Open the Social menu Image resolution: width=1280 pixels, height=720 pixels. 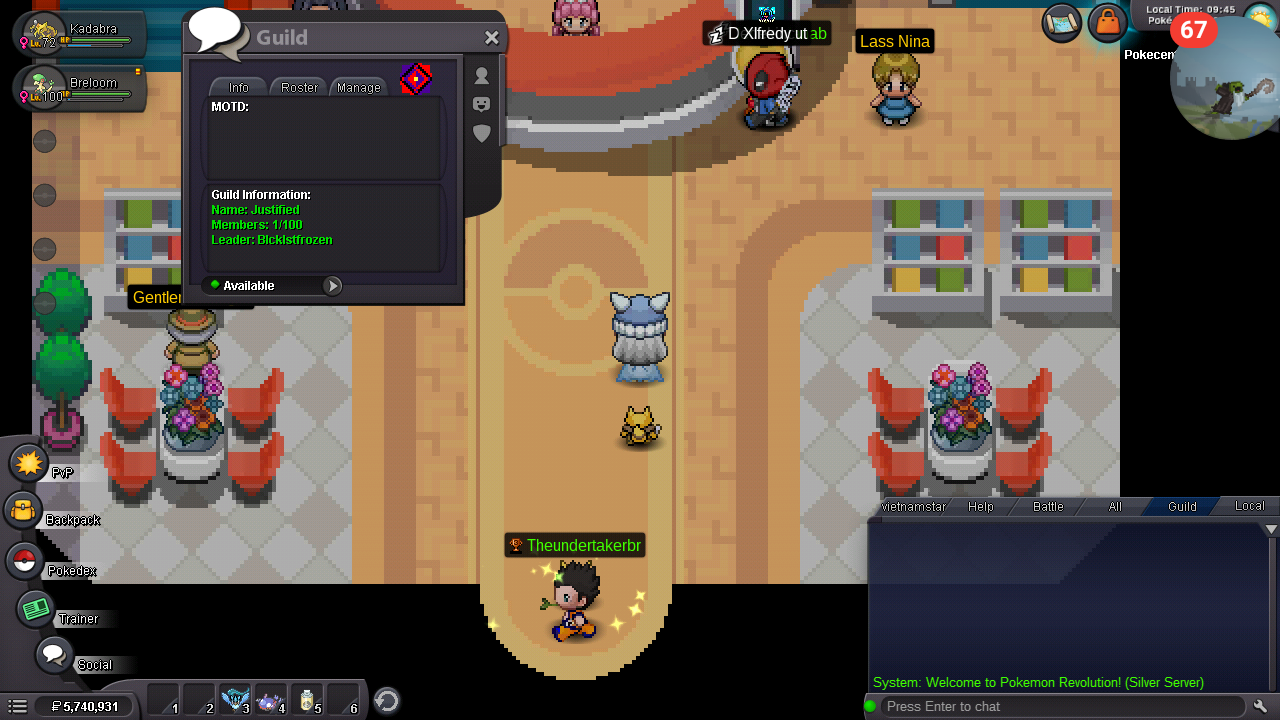pos(55,656)
